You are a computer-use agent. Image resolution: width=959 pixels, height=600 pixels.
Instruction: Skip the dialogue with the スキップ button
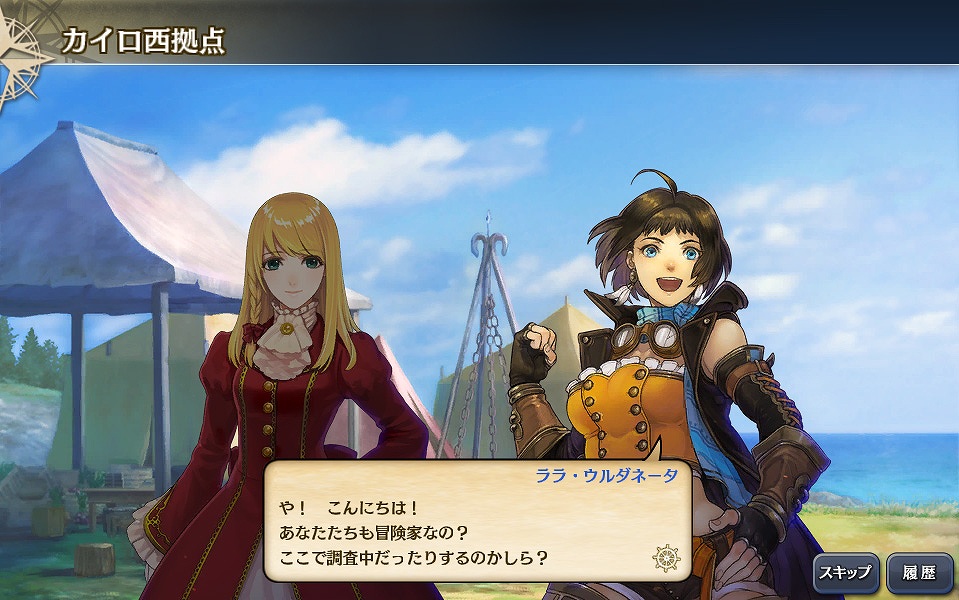pyautogui.click(x=845, y=573)
